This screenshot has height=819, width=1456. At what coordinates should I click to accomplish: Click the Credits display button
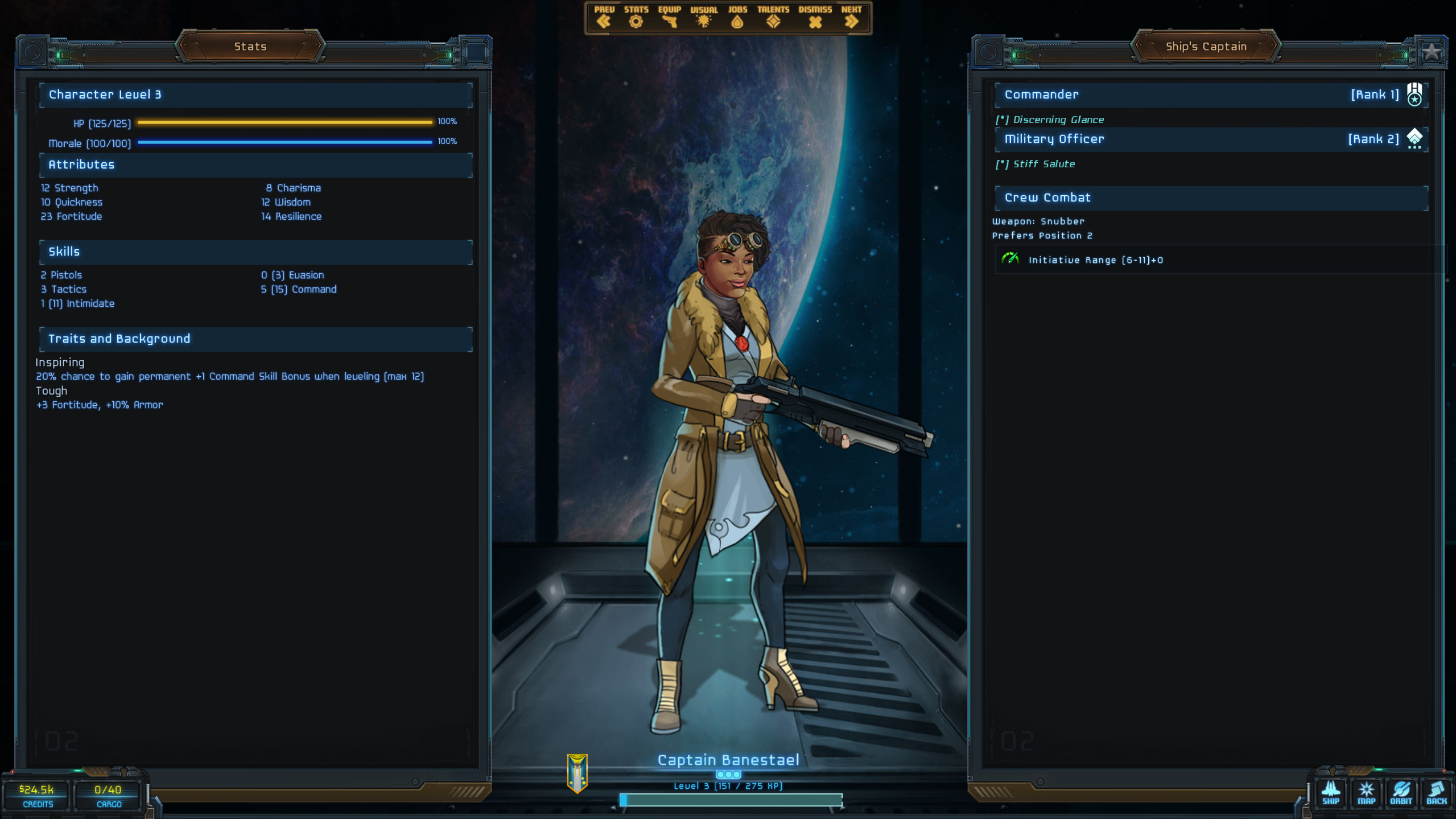pyautogui.click(x=37, y=795)
